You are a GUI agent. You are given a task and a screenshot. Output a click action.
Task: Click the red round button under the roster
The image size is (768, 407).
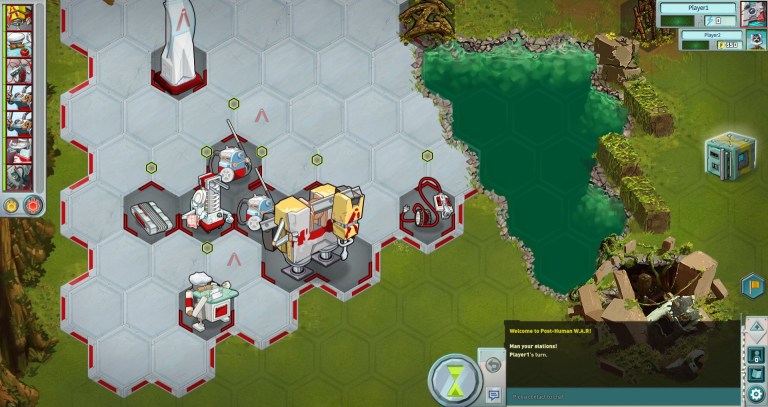coord(32,205)
